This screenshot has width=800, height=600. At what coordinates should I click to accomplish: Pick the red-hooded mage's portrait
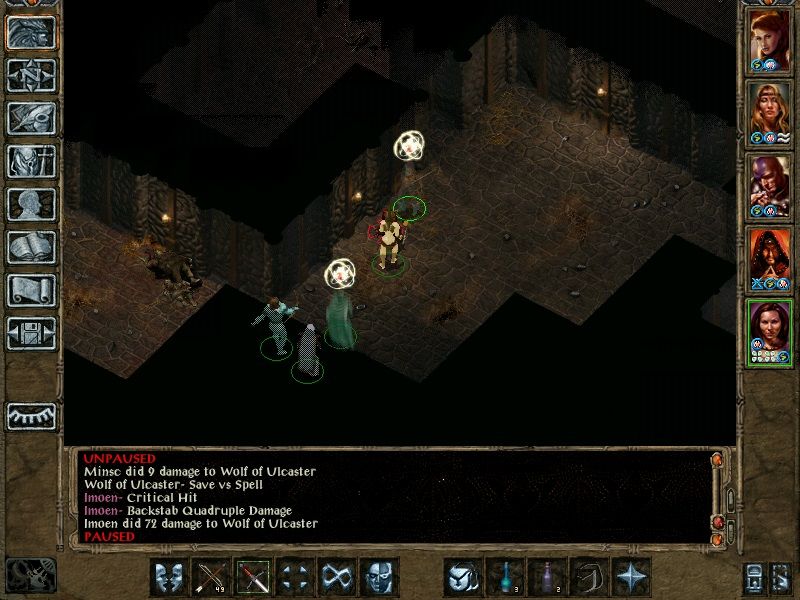(x=770, y=259)
